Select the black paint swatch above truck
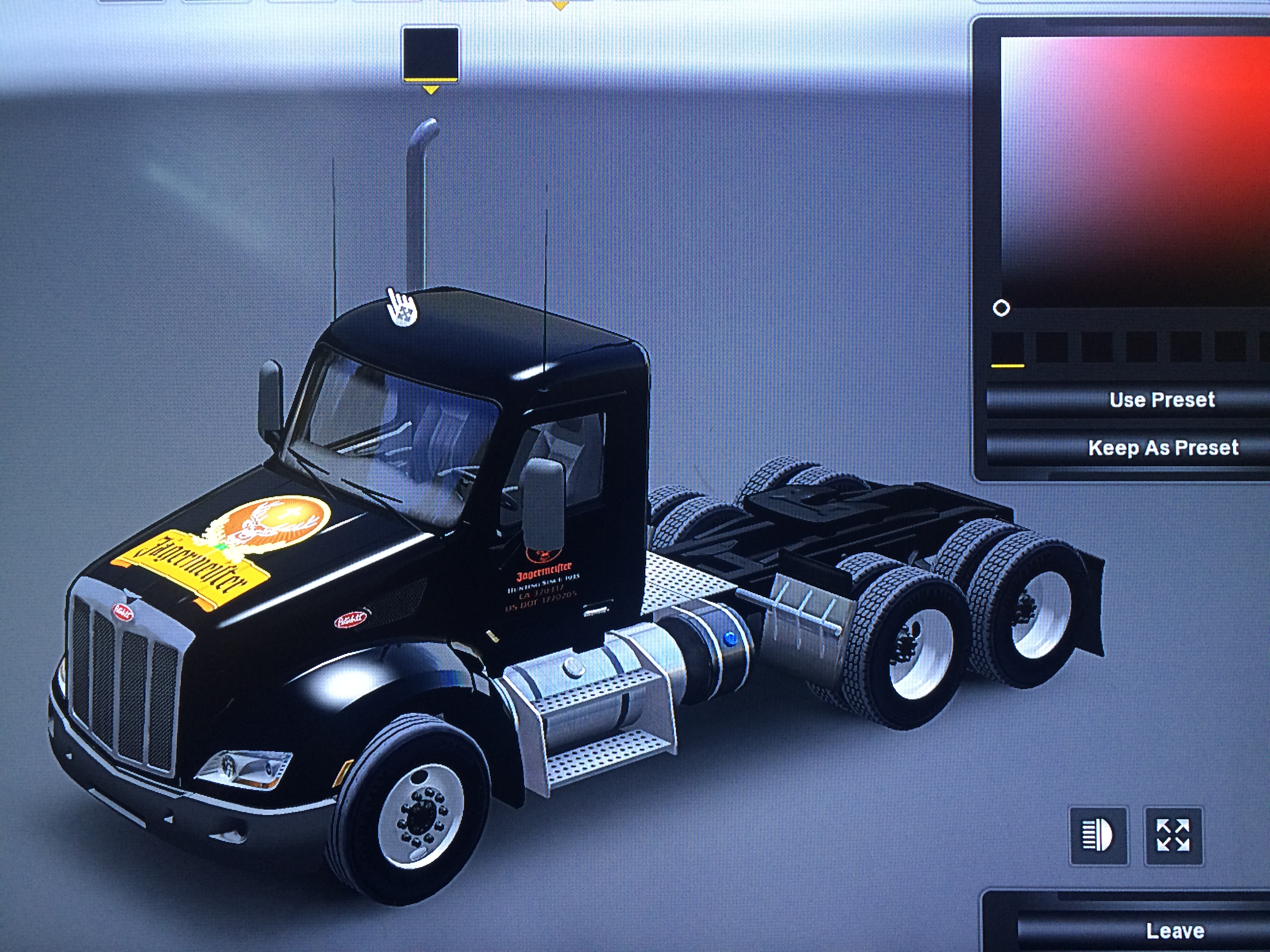This screenshot has height=952, width=1270. [430, 53]
